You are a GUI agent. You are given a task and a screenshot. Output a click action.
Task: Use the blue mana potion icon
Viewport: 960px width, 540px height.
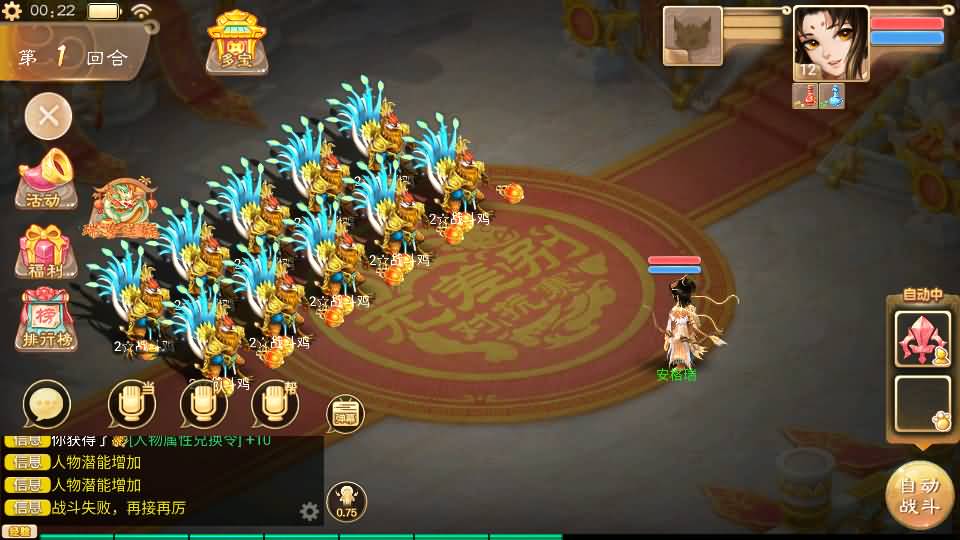click(832, 95)
